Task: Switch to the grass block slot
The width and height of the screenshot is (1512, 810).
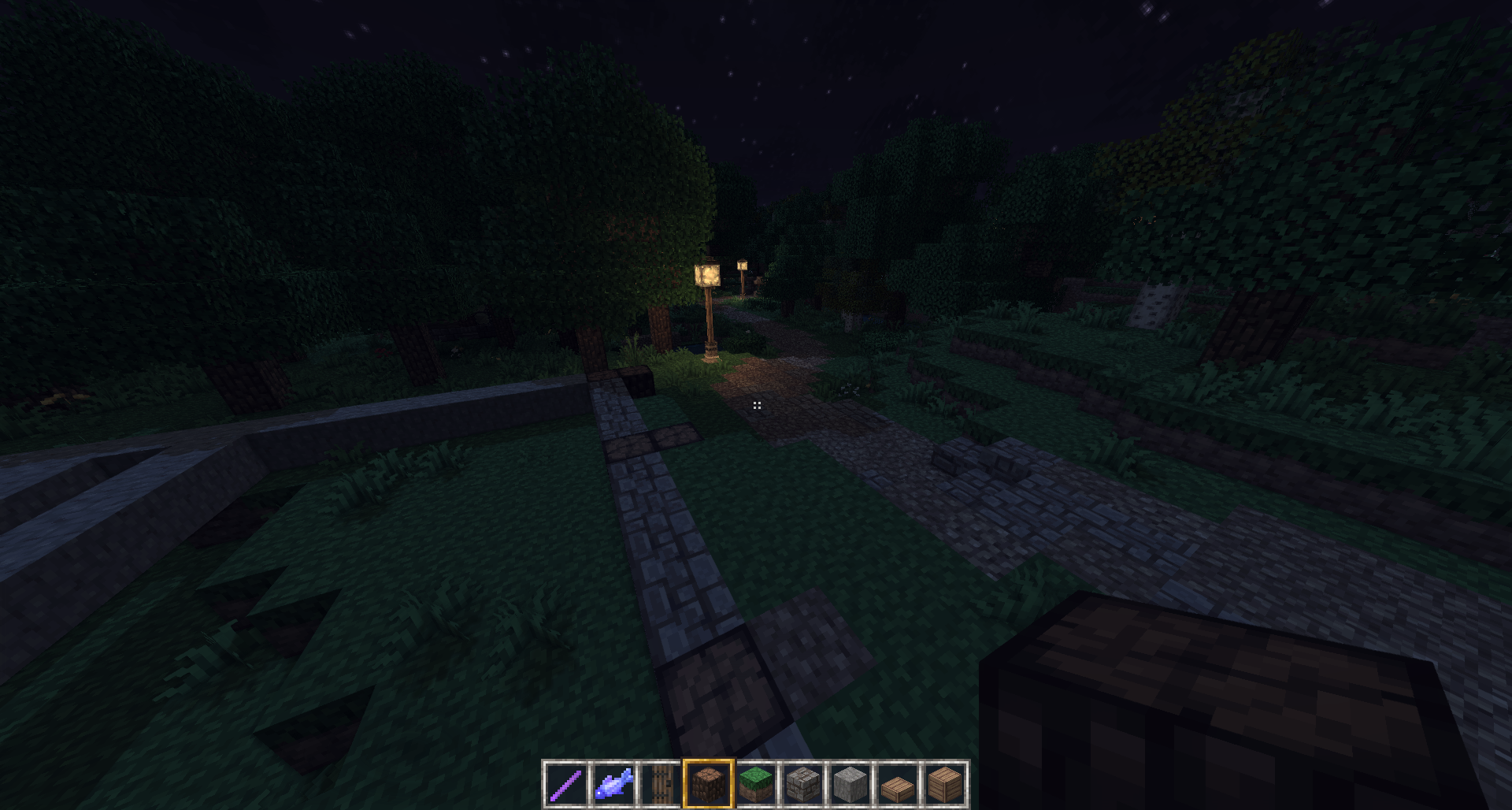Action: (755, 785)
